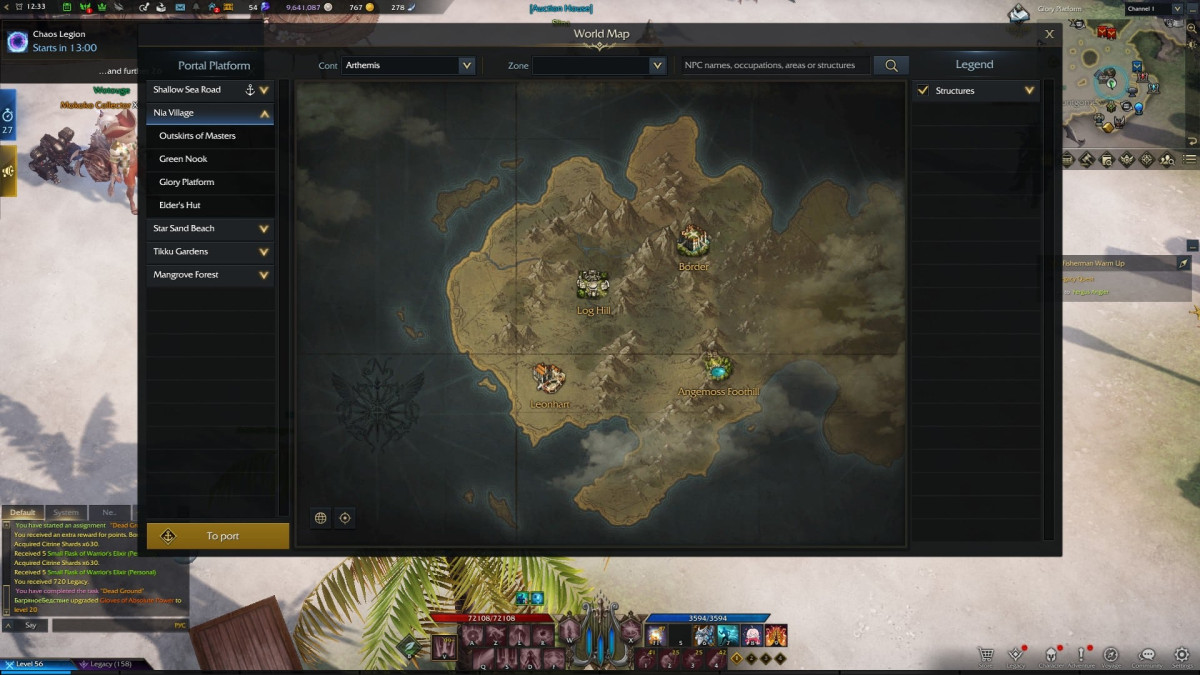Click the magnifying glass search button
This screenshot has height=675, width=1200.
point(890,65)
